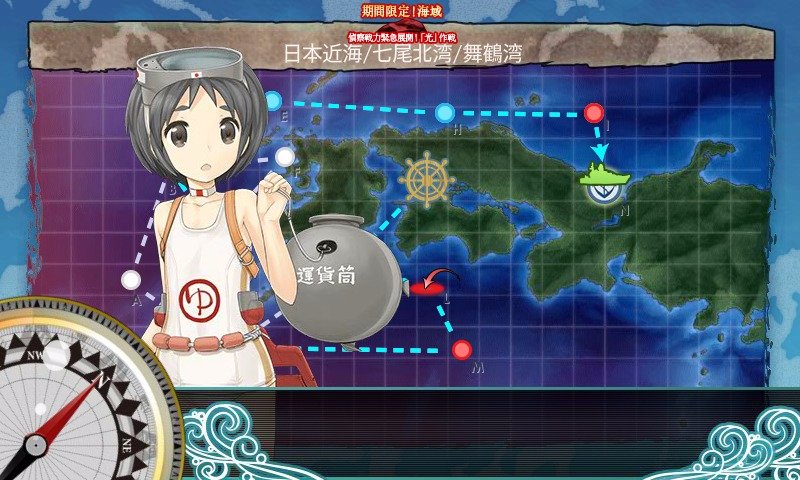Viewport: 800px width, 480px height.
Task: Select the white node A on the map
Action: point(131,279)
